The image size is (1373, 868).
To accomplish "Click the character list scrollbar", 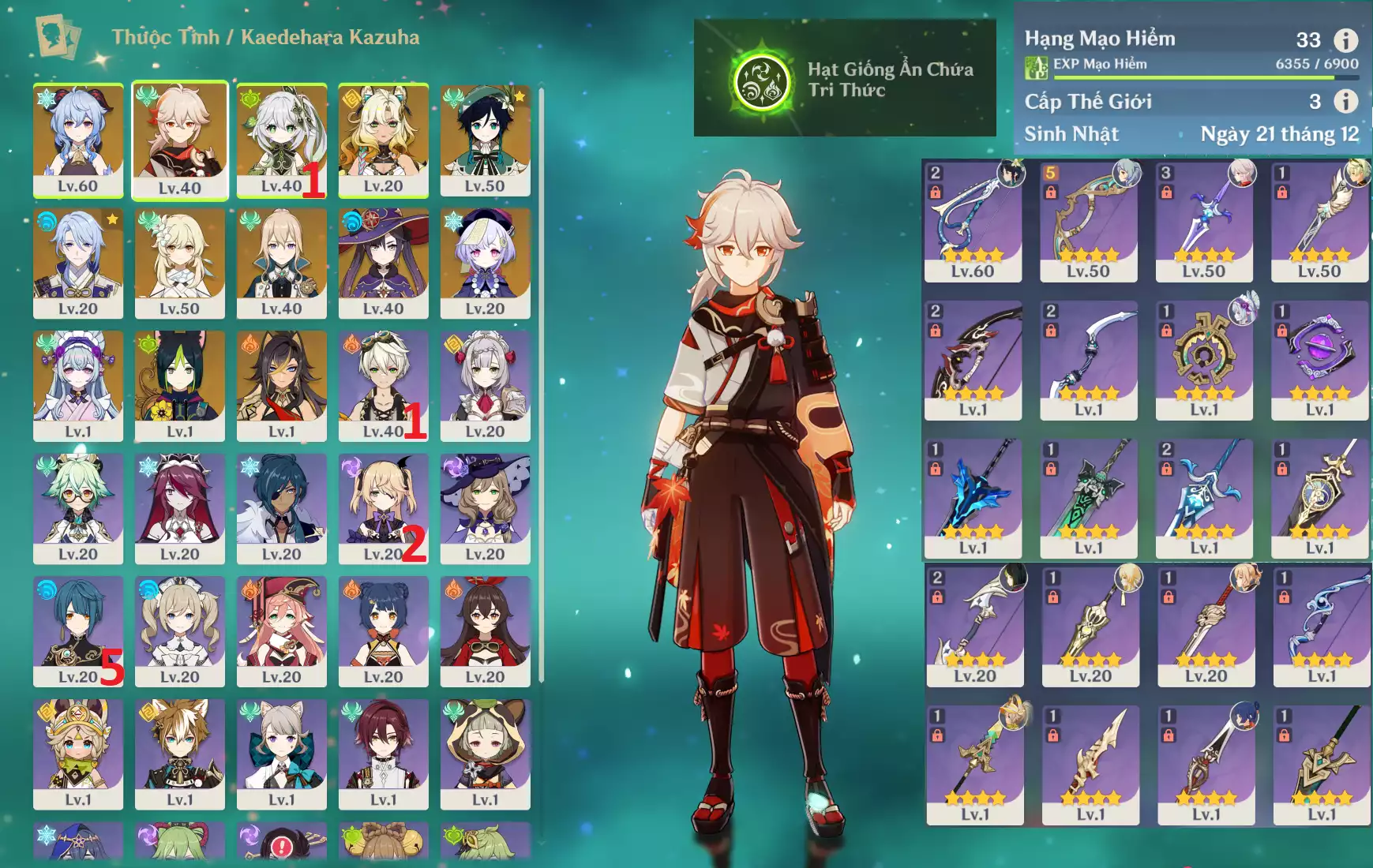I will pyautogui.click(x=541, y=385).
